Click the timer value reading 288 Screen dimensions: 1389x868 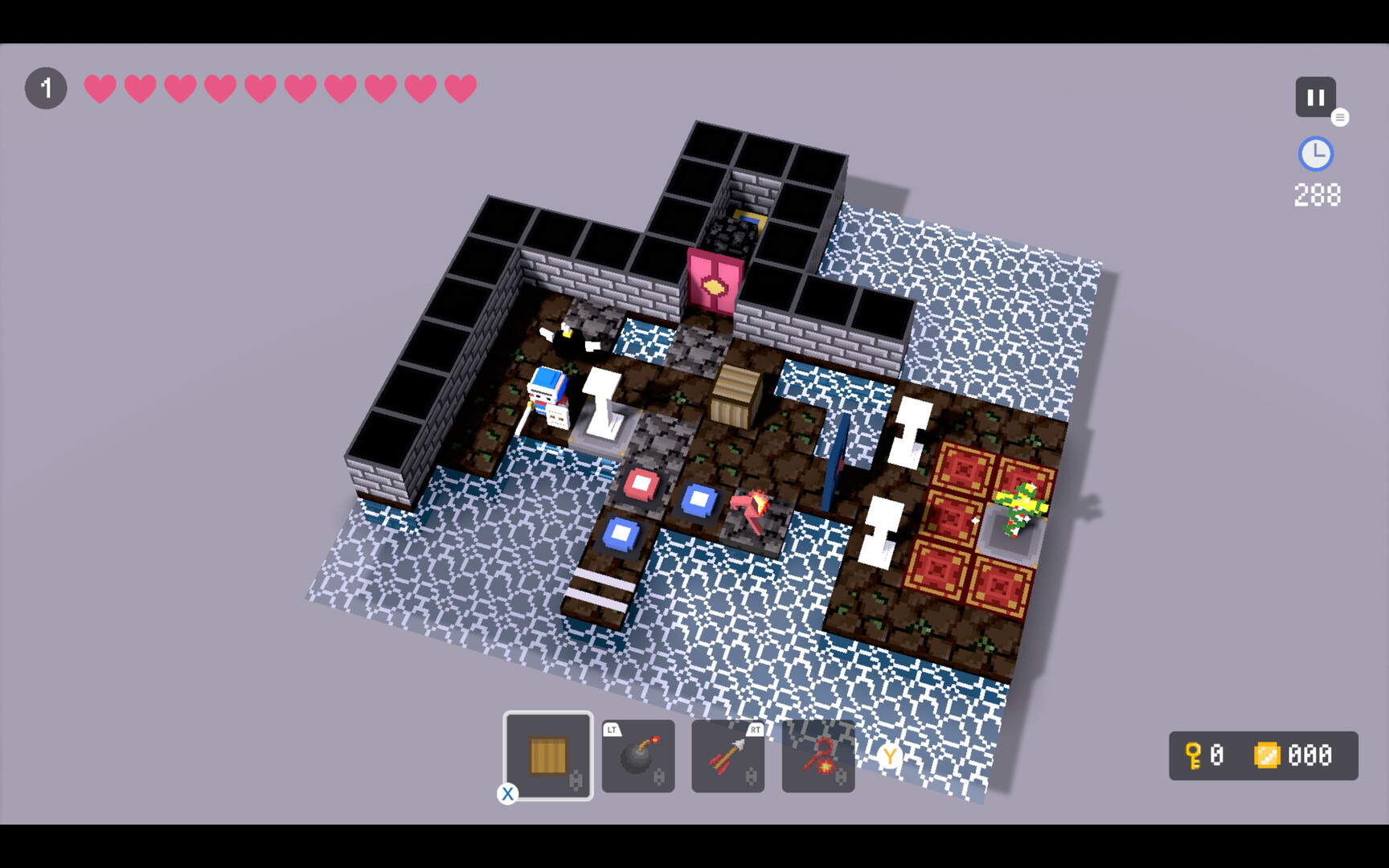(x=1317, y=194)
